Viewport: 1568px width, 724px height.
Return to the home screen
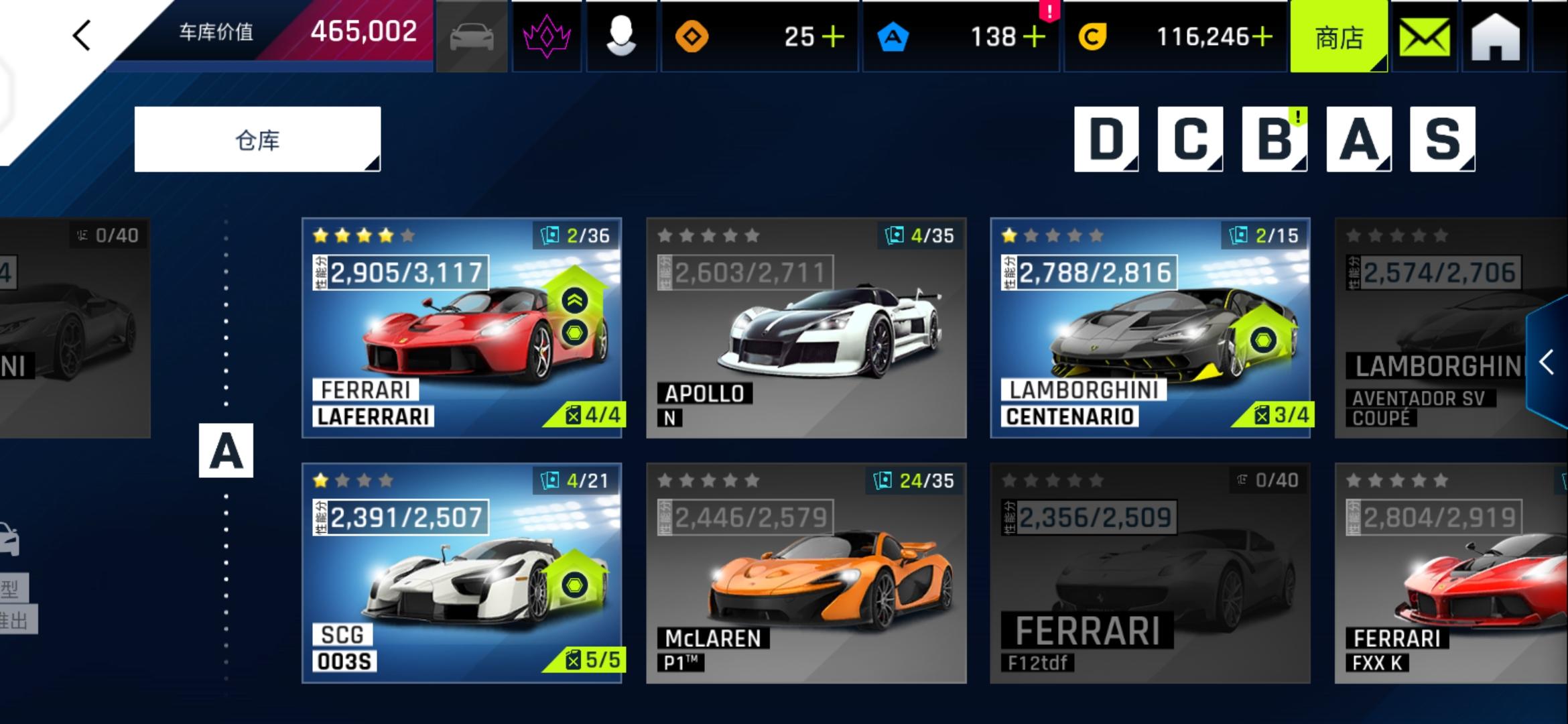tap(1496, 37)
